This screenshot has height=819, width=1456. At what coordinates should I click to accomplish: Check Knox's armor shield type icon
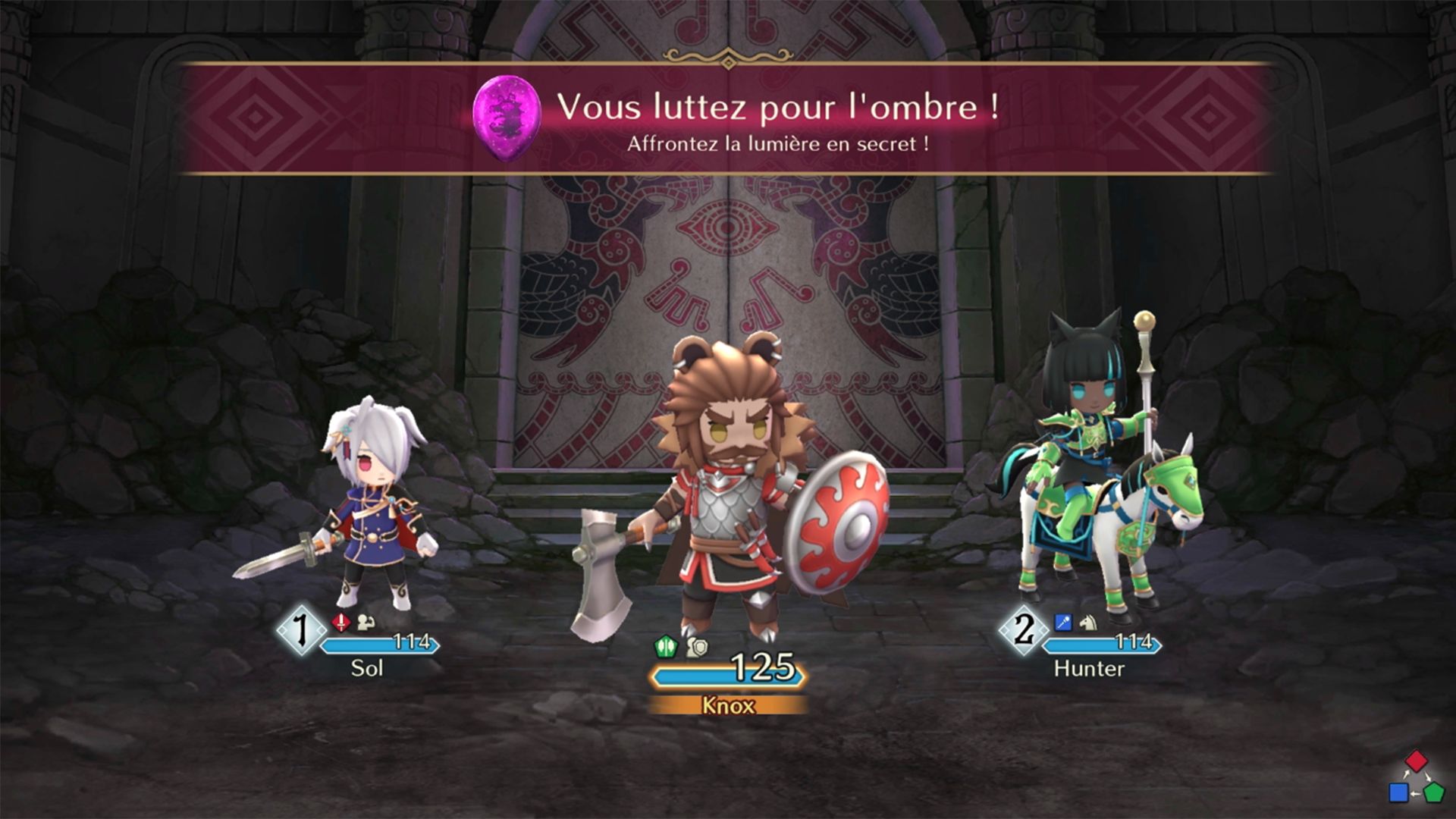pyautogui.click(x=697, y=647)
